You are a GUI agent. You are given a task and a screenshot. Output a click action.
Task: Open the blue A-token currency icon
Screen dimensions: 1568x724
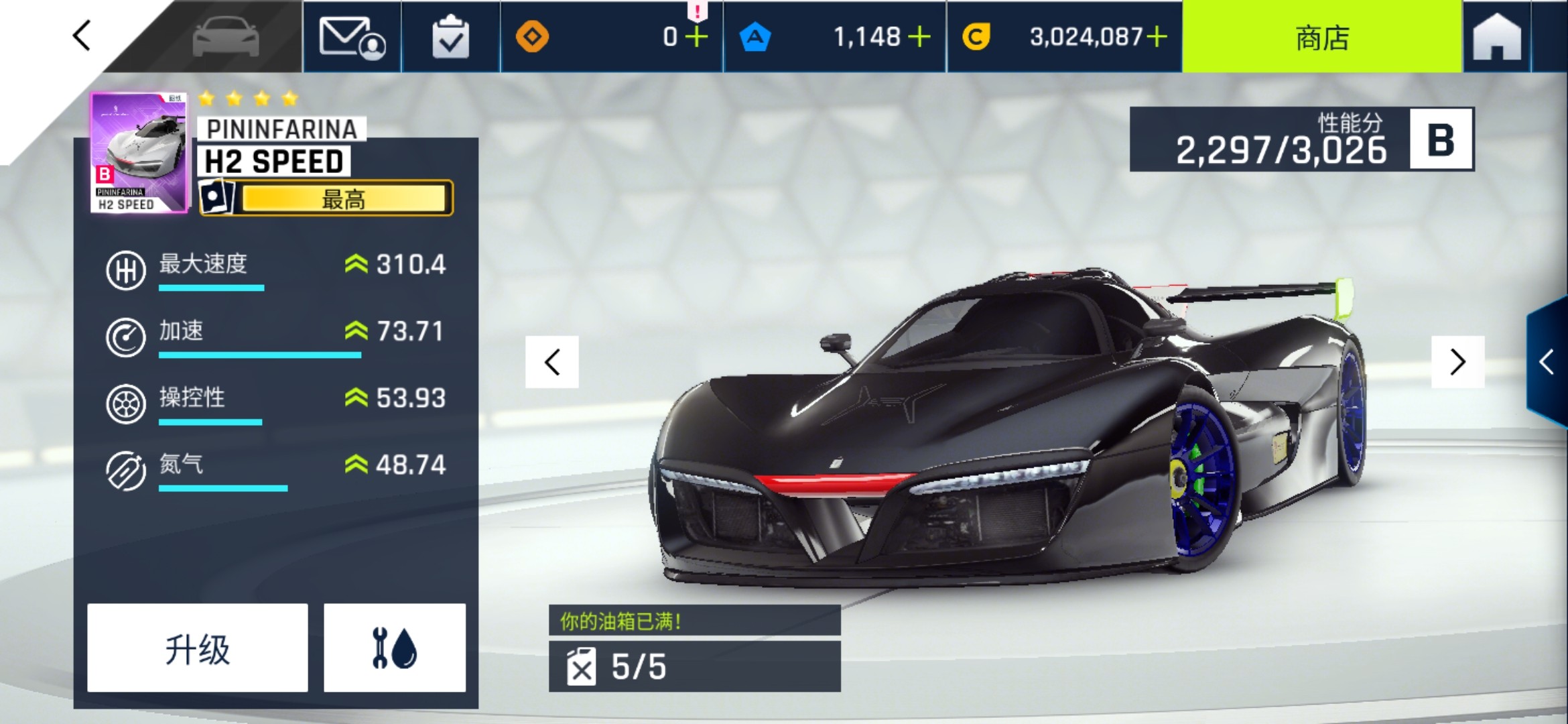pyautogui.click(x=756, y=37)
